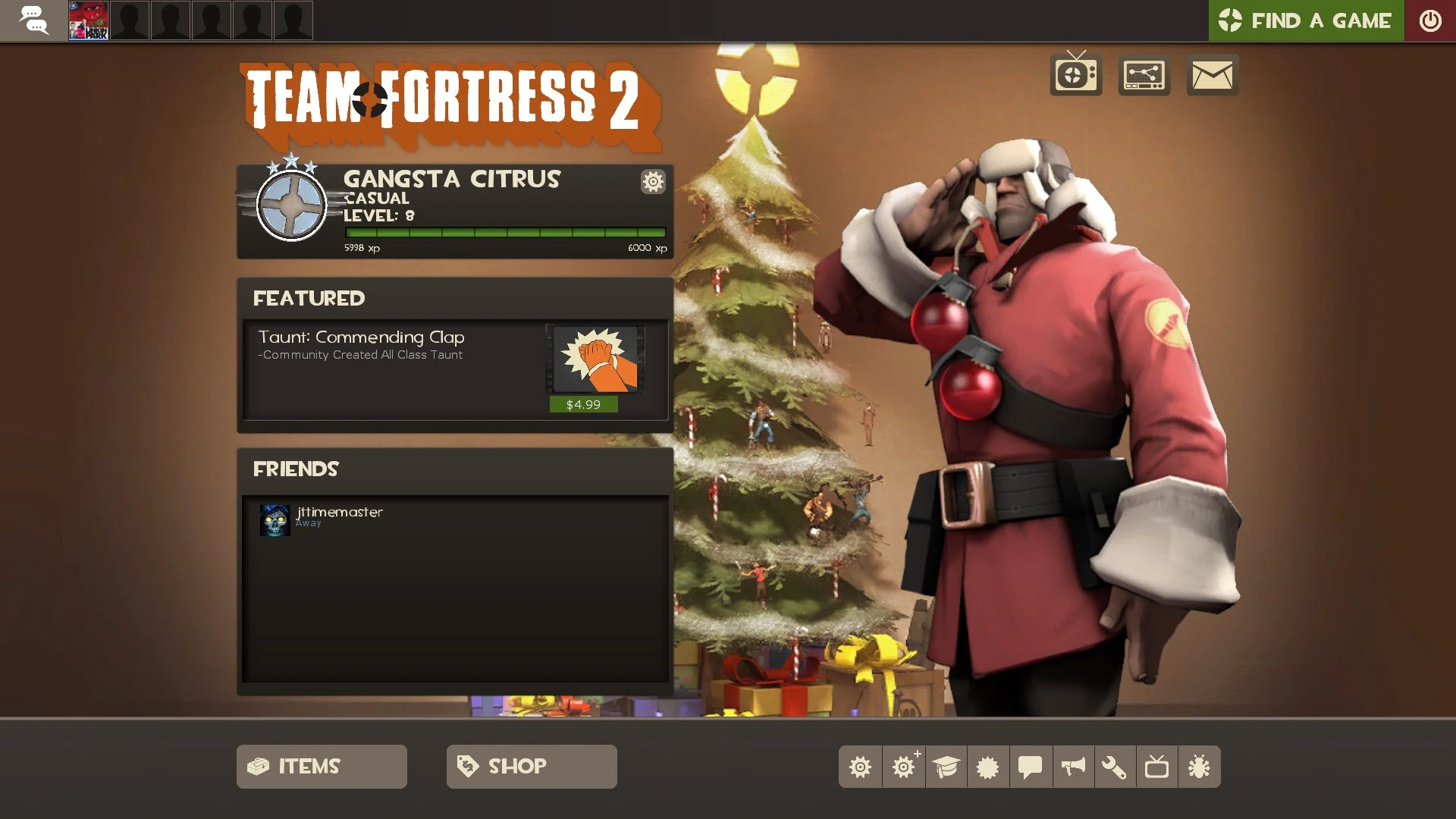This screenshot has height=819, width=1456.
Task: Start Training via graduation cap icon
Action: point(946,767)
